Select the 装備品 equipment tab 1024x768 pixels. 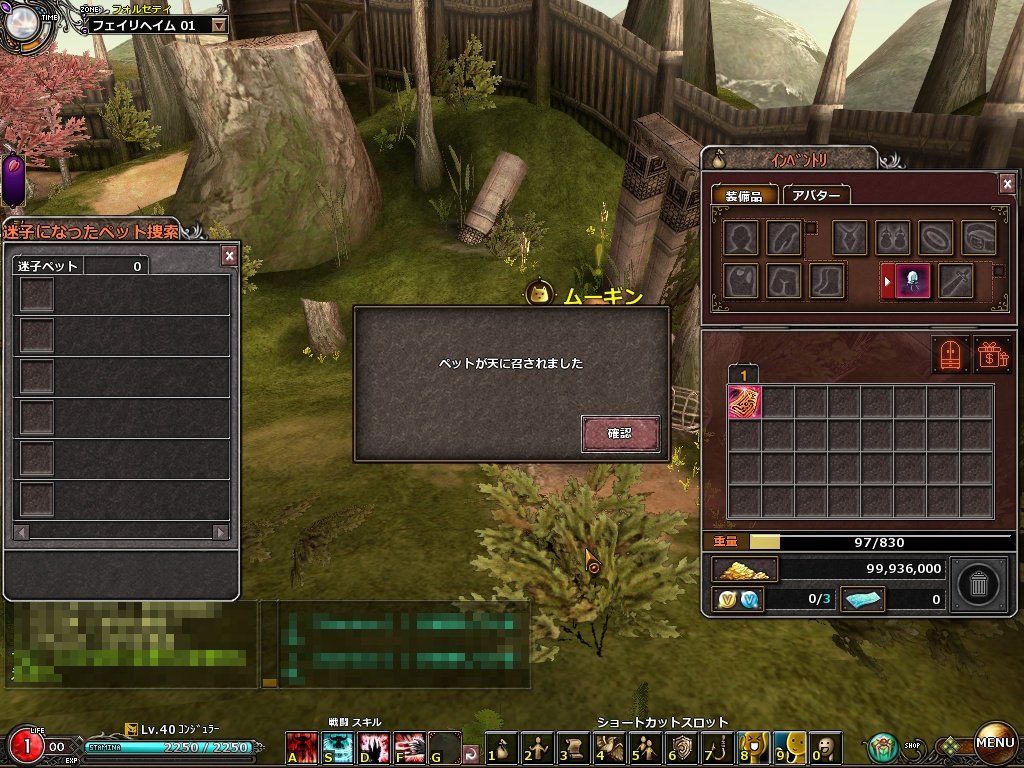tap(744, 196)
